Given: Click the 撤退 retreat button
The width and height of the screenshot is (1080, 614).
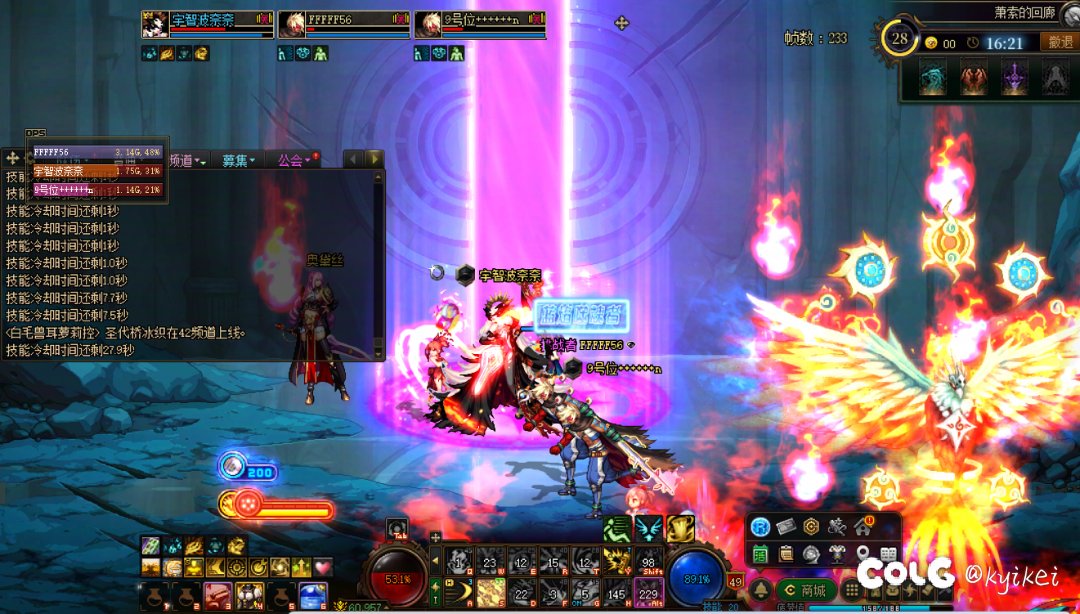Looking at the screenshot, I should (1059, 42).
